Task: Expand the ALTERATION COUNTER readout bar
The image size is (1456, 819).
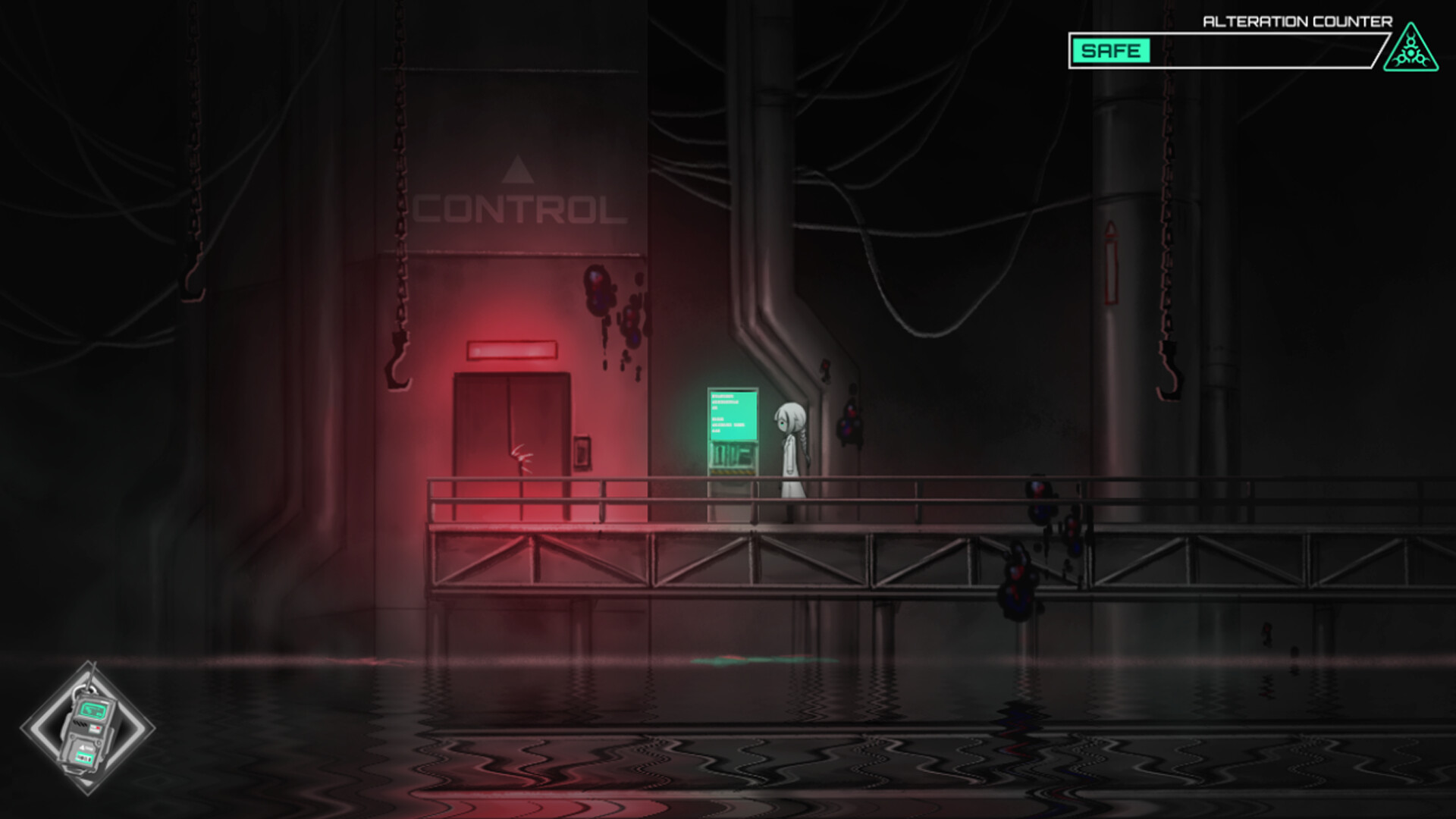Action: 1228,50
